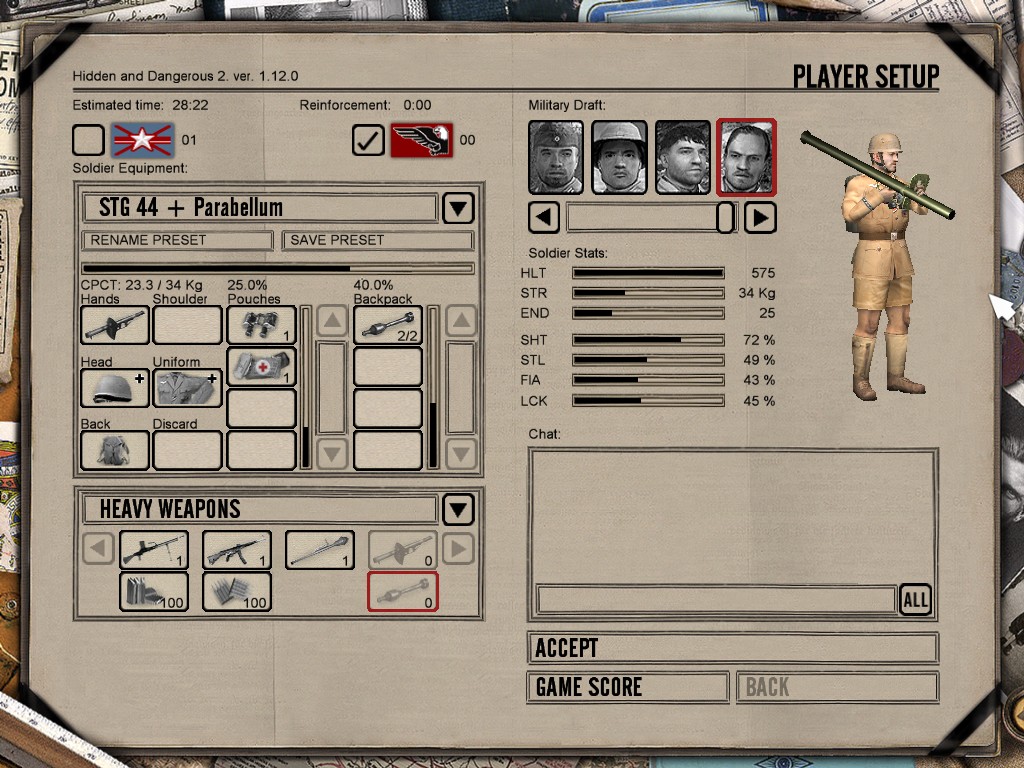The width and height of the screenshot is (1024, 768).
Task: Save the current equipment preset
Action: click(x=377, y=240)
